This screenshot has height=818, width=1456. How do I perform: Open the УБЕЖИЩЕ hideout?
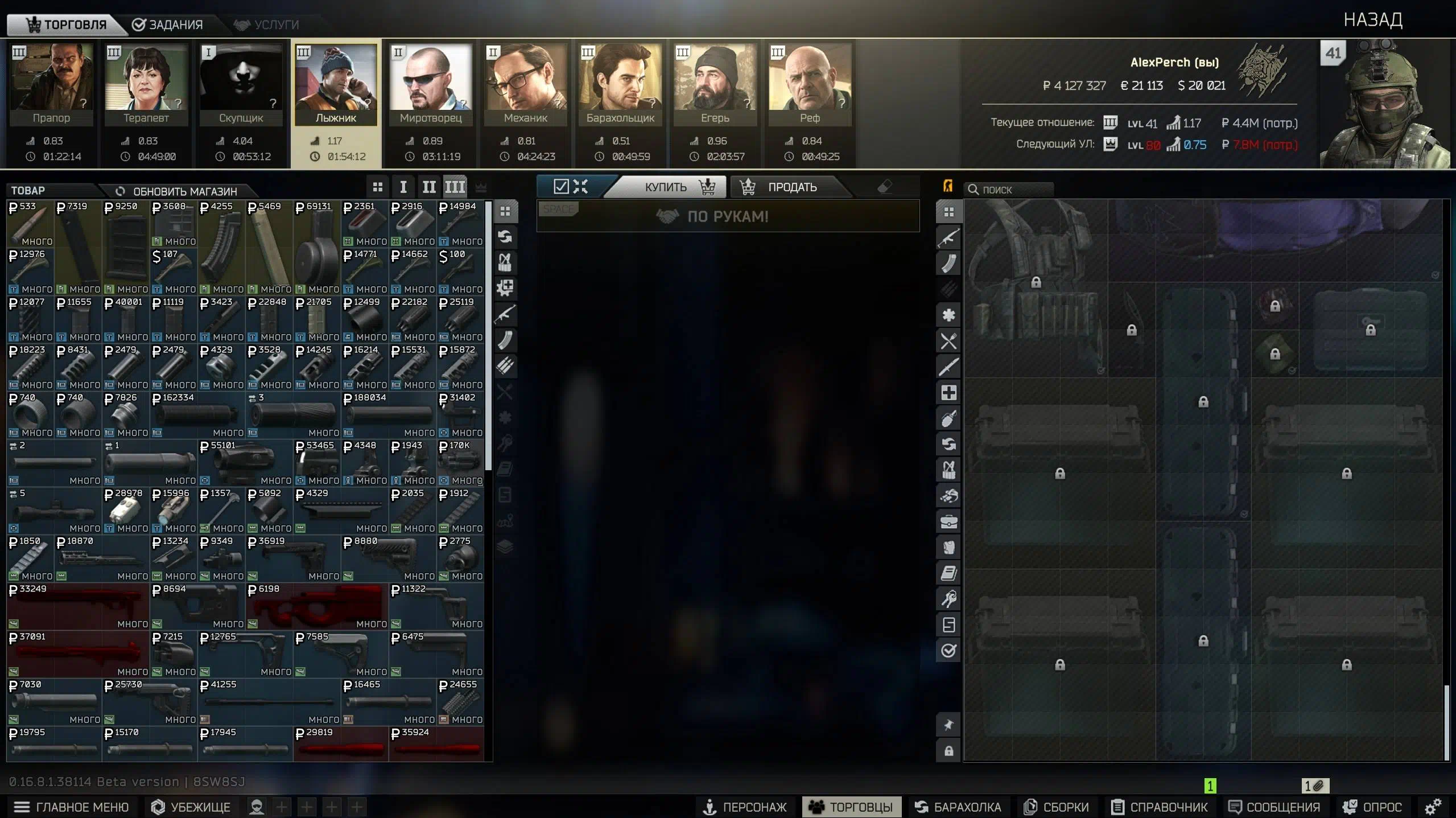(x=191, y=807)
